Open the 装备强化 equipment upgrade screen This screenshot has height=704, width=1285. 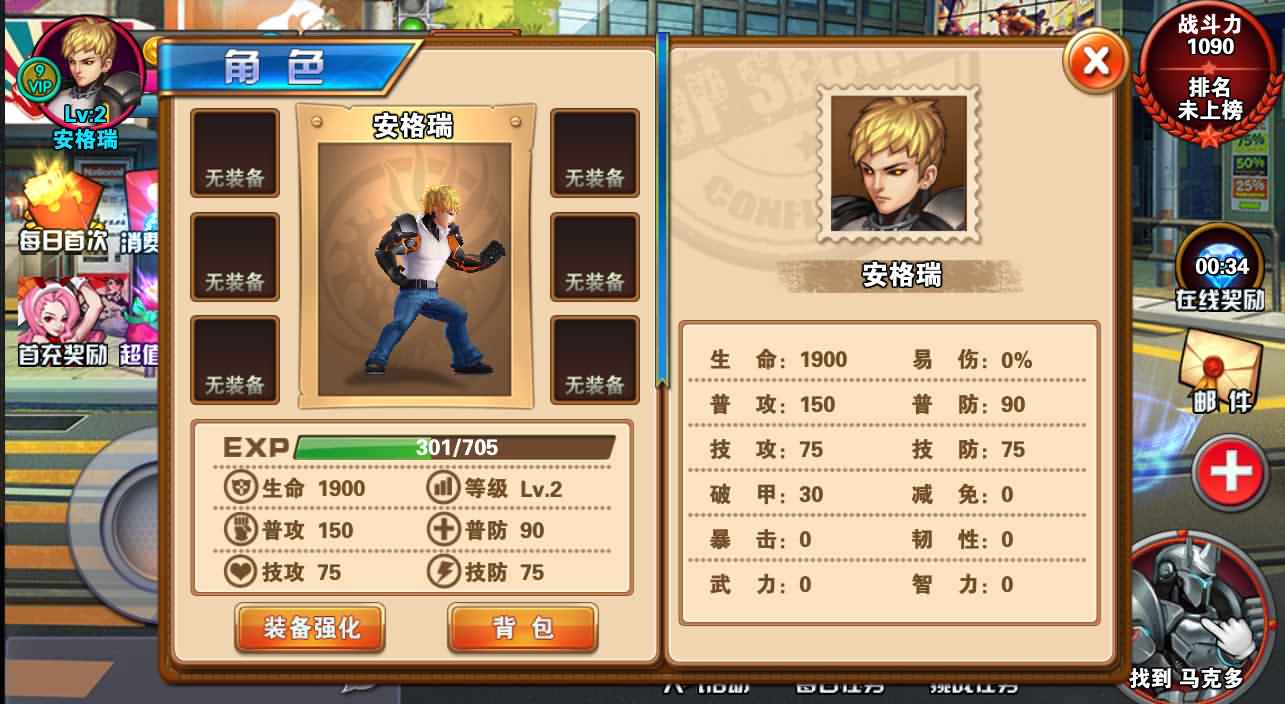310,628
